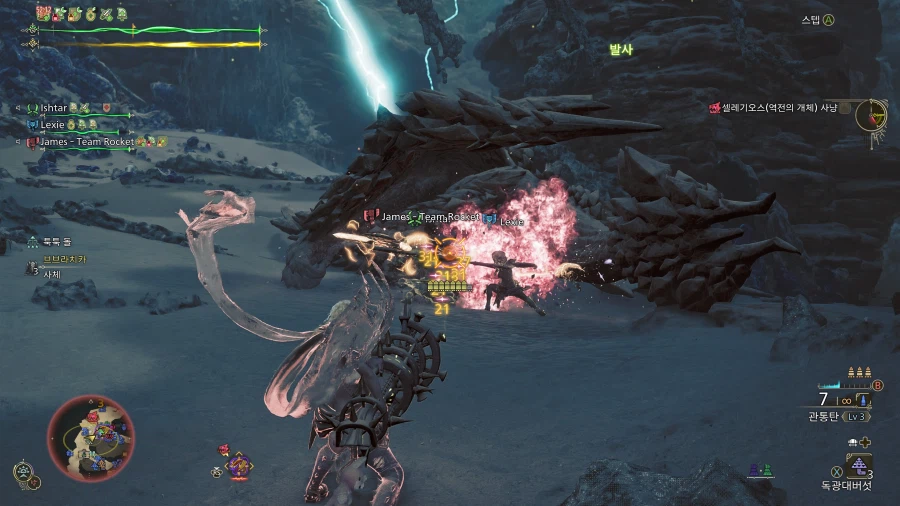
Task: Use the 독광대버섯 item slot
Action: [x=858, y=466]
